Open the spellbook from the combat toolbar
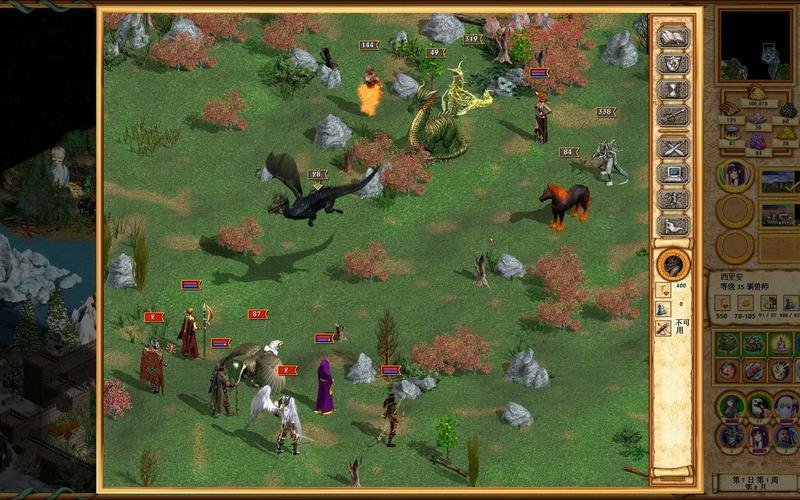Screen dimensions: 800x500 pyautogui.click(x=673, y=36)
